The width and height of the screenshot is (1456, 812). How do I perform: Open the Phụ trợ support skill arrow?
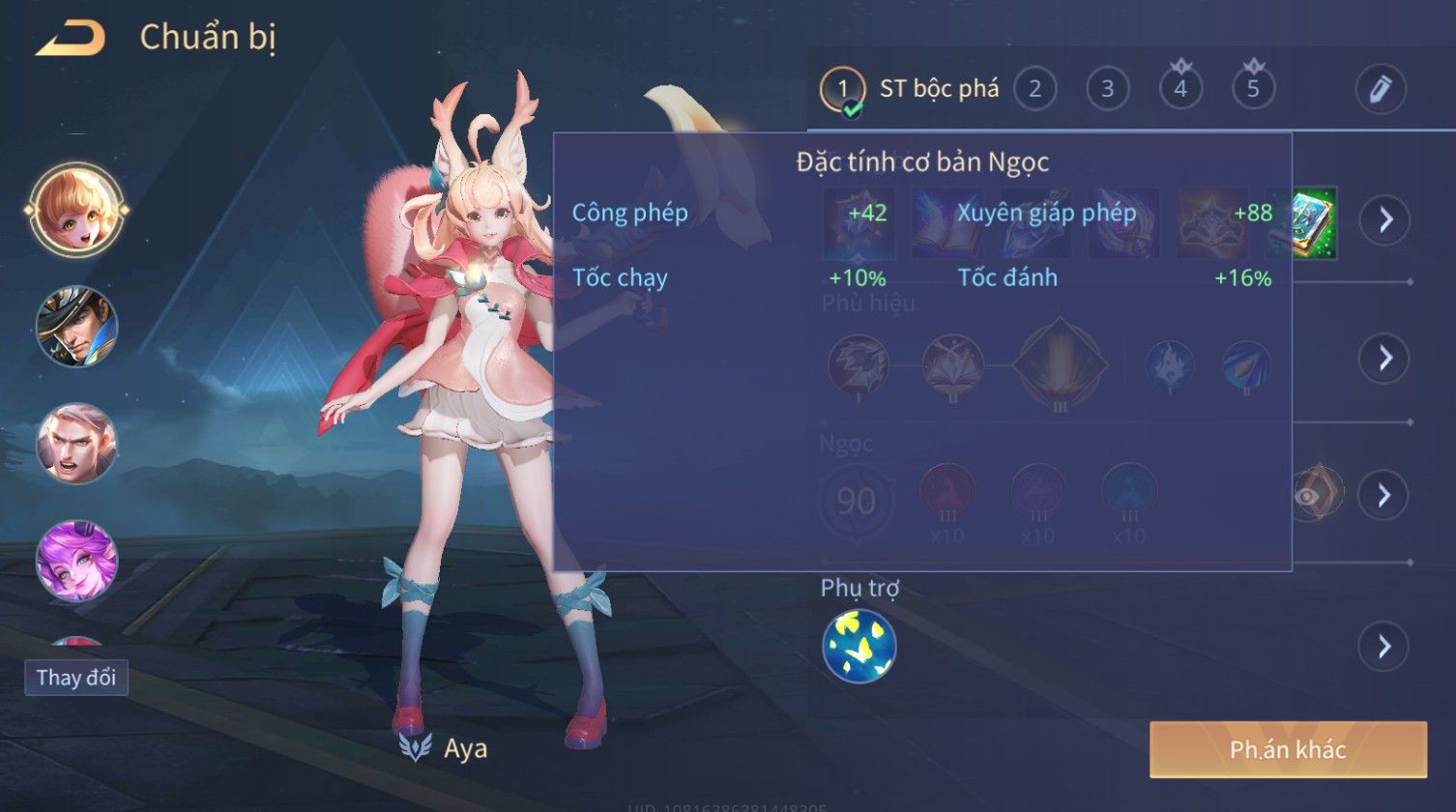(1384, 646)
